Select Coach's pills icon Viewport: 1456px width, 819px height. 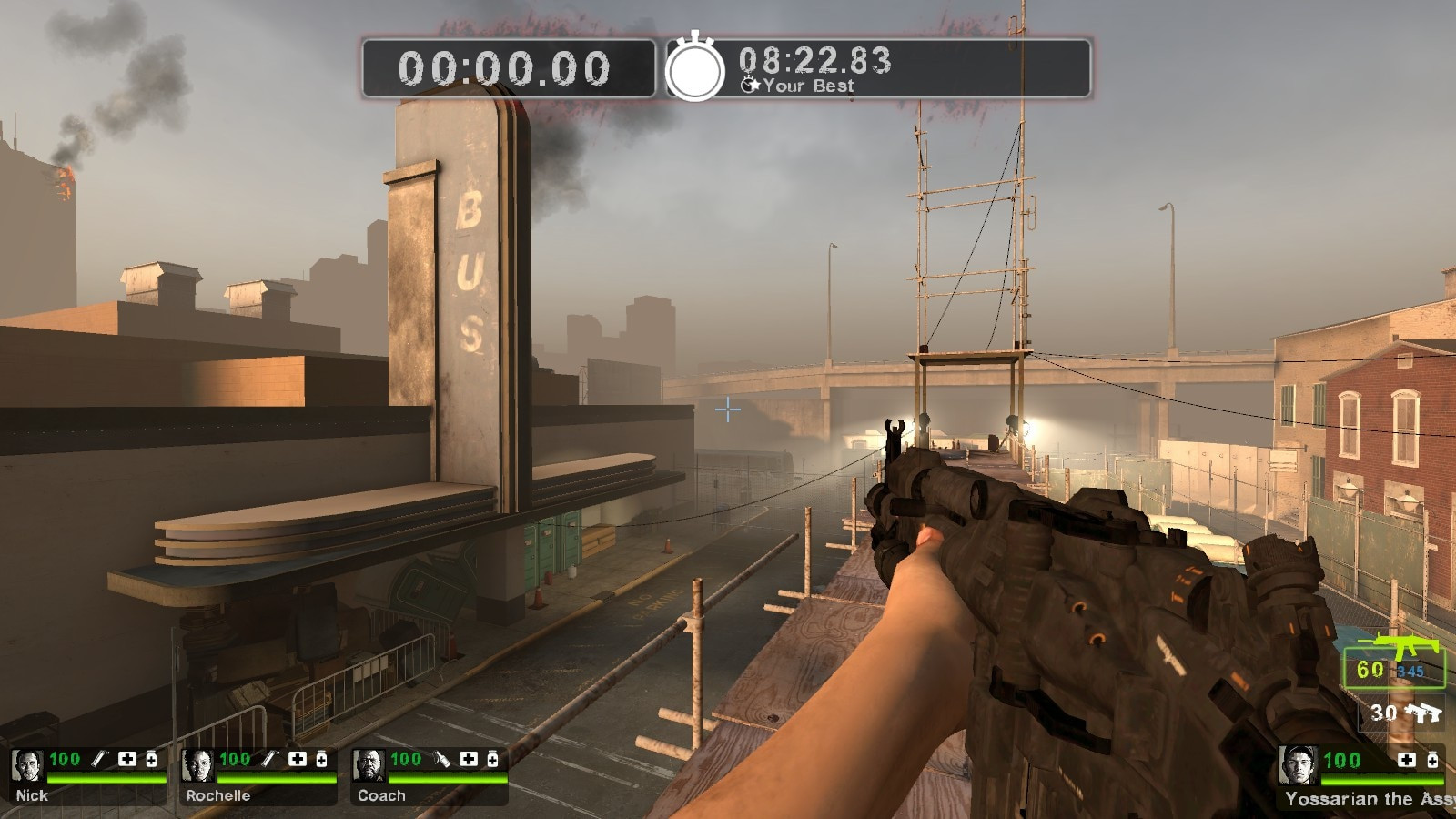tap(492, 758)
